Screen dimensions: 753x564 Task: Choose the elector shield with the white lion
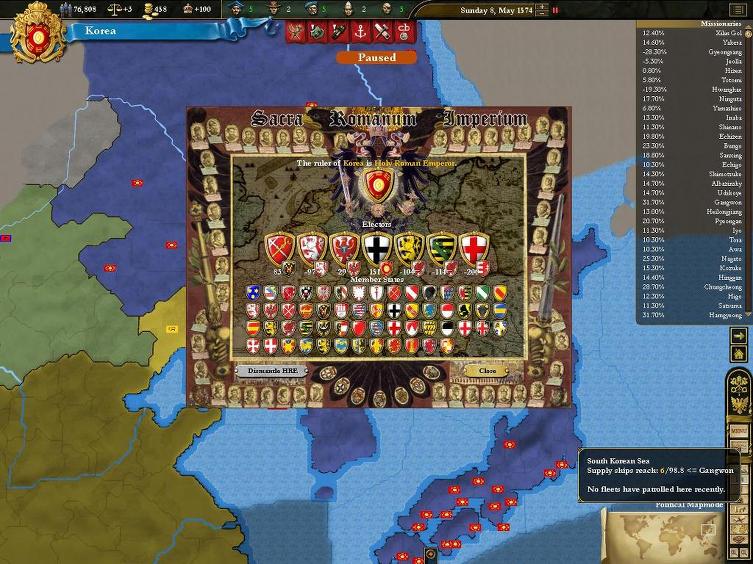314,248
